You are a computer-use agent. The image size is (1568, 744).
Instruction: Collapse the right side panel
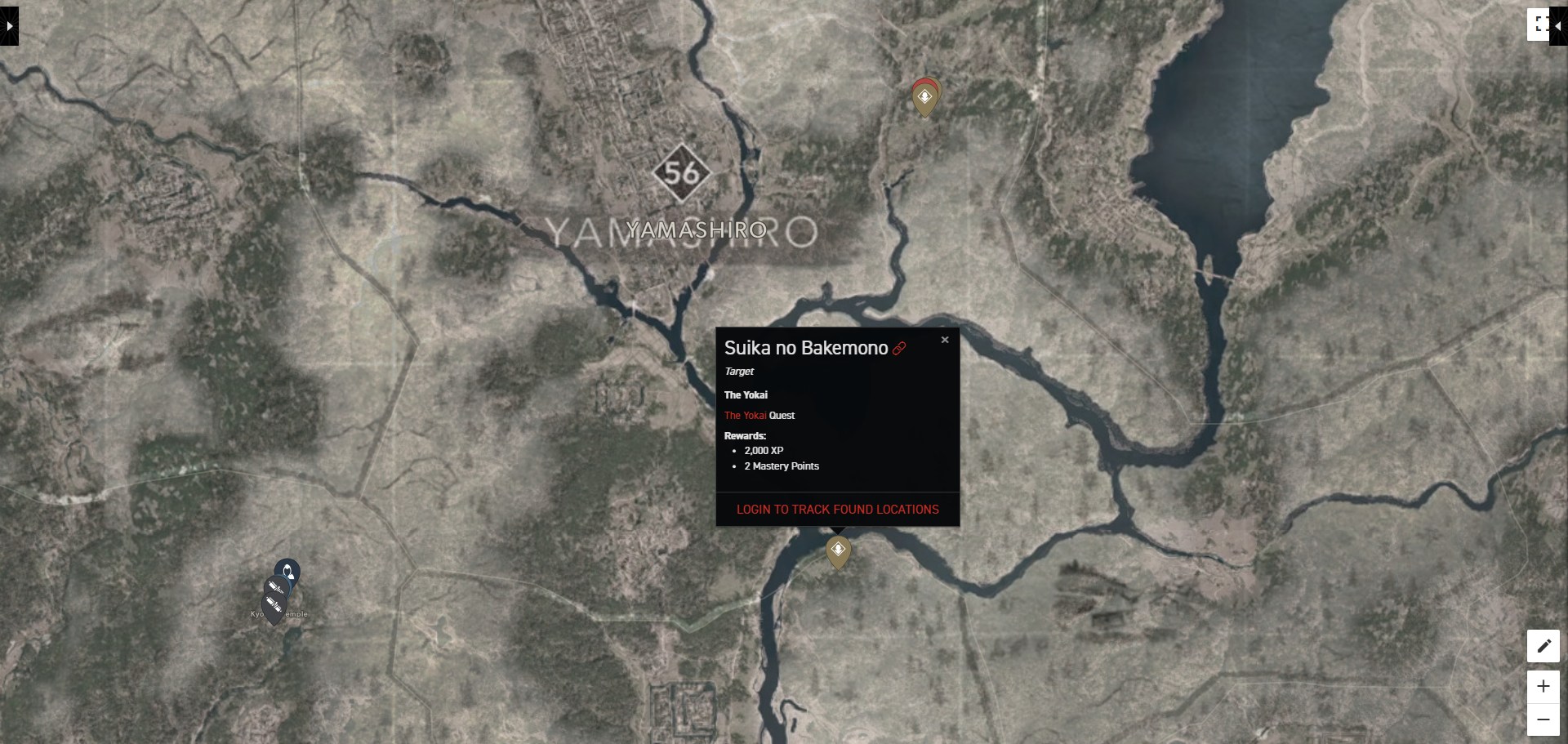1560,25
